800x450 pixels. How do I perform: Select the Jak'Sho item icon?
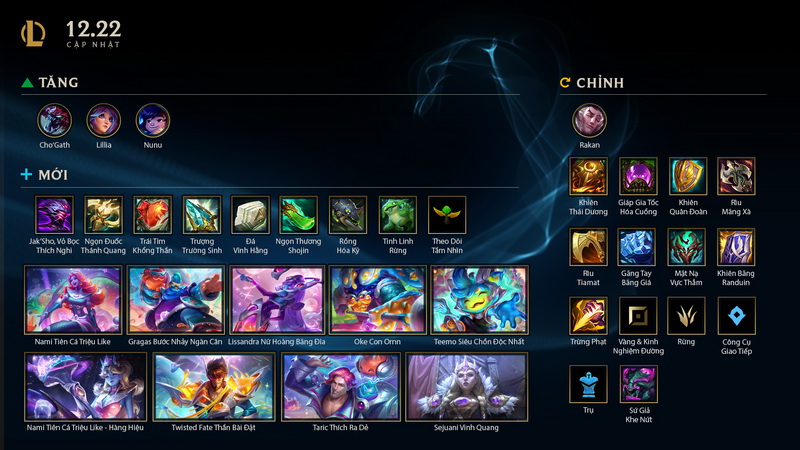click(x=54, y=214)
